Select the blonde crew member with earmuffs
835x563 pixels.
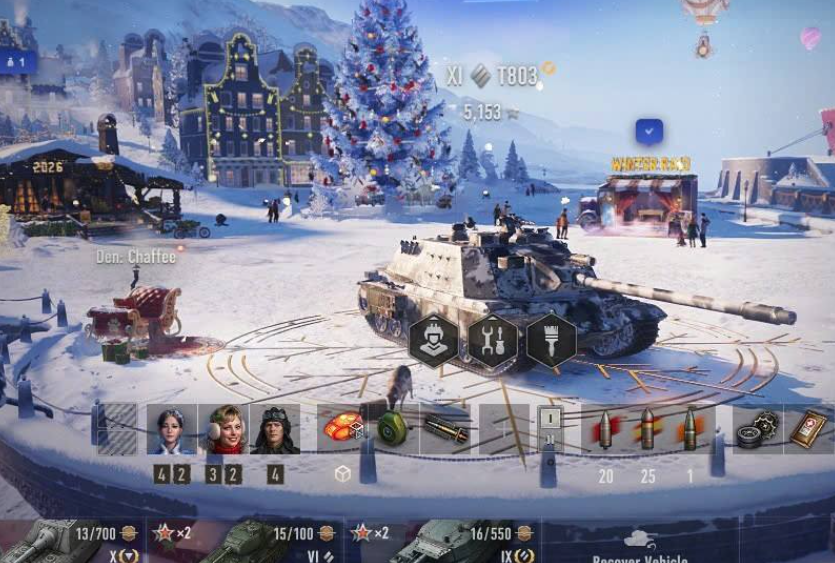tap(223, 429)
